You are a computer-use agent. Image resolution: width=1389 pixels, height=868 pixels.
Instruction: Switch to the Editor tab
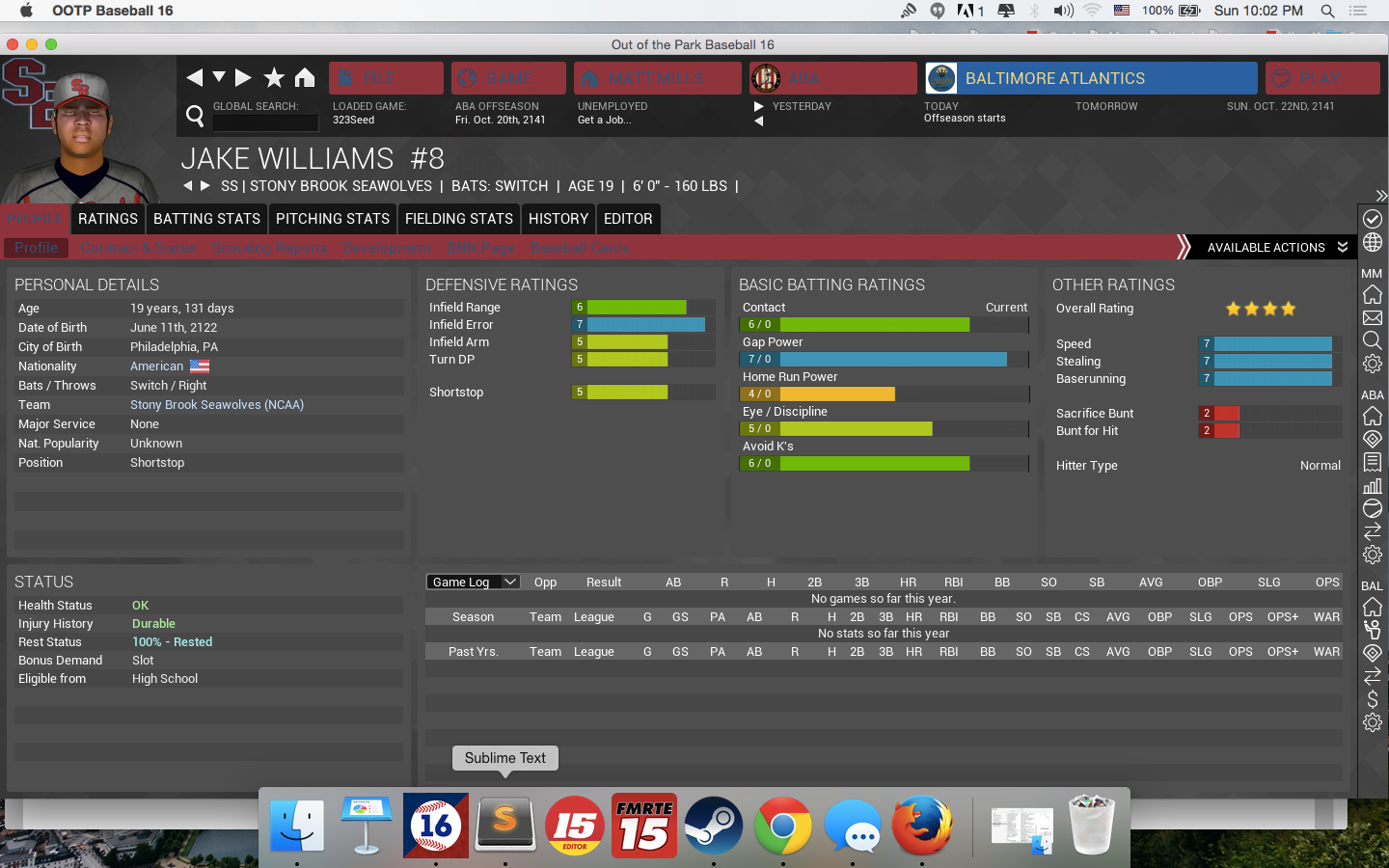click(x=628, y=219)
